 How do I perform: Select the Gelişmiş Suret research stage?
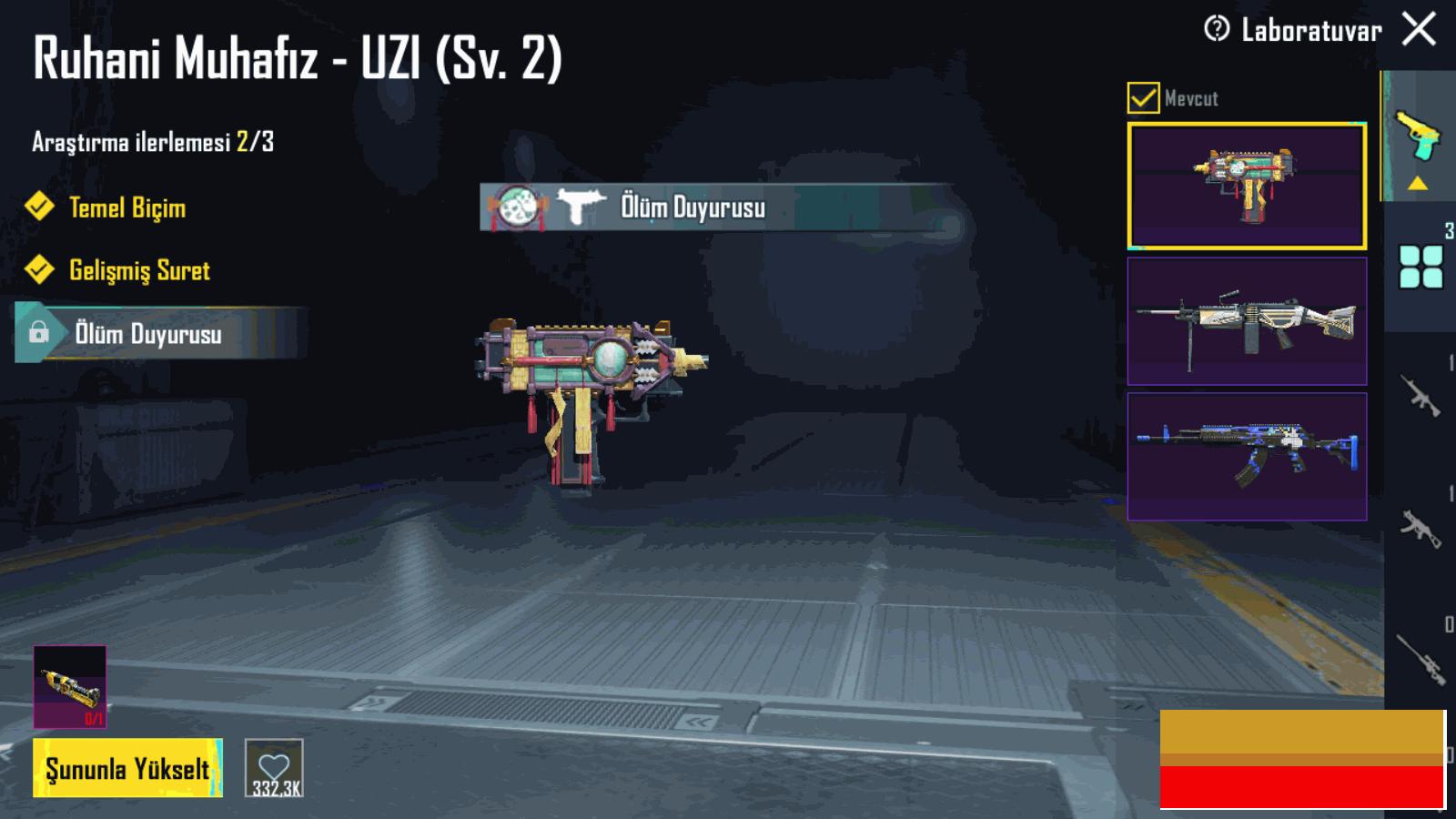pyautogui.click(x=139, y=270)
